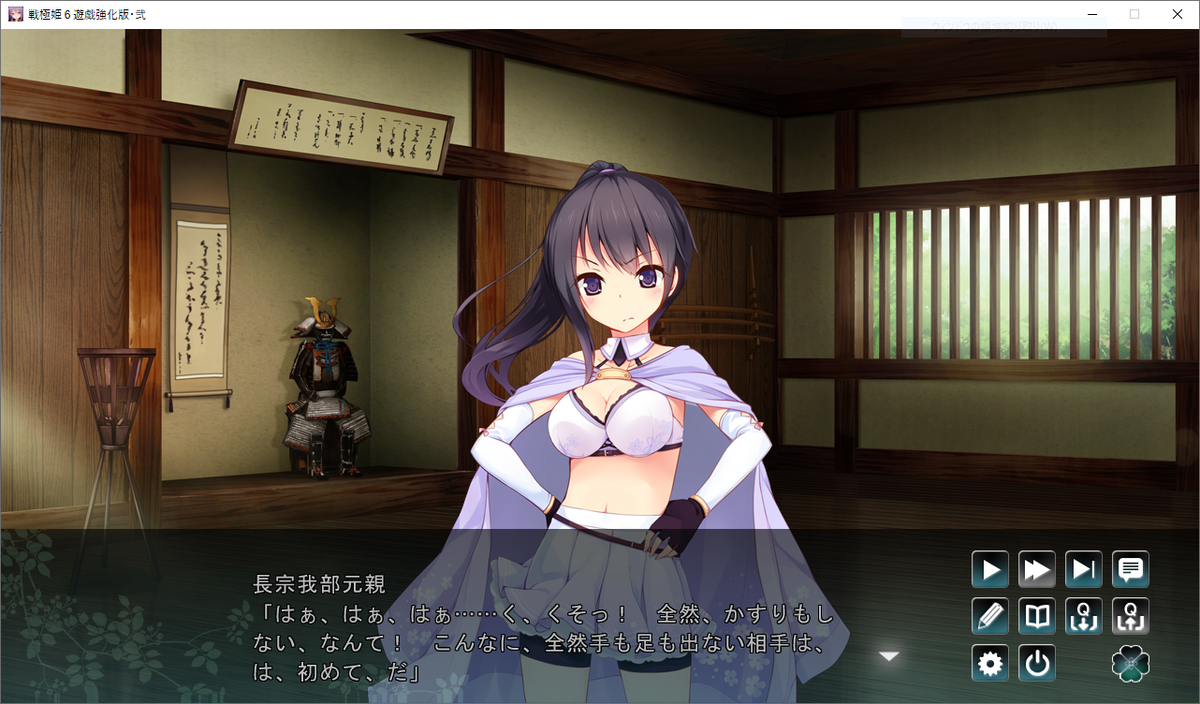Screen dimensions: 1200x704
Task: Advance dialogue with the white down arrow
Action: [x=889, y=656]
